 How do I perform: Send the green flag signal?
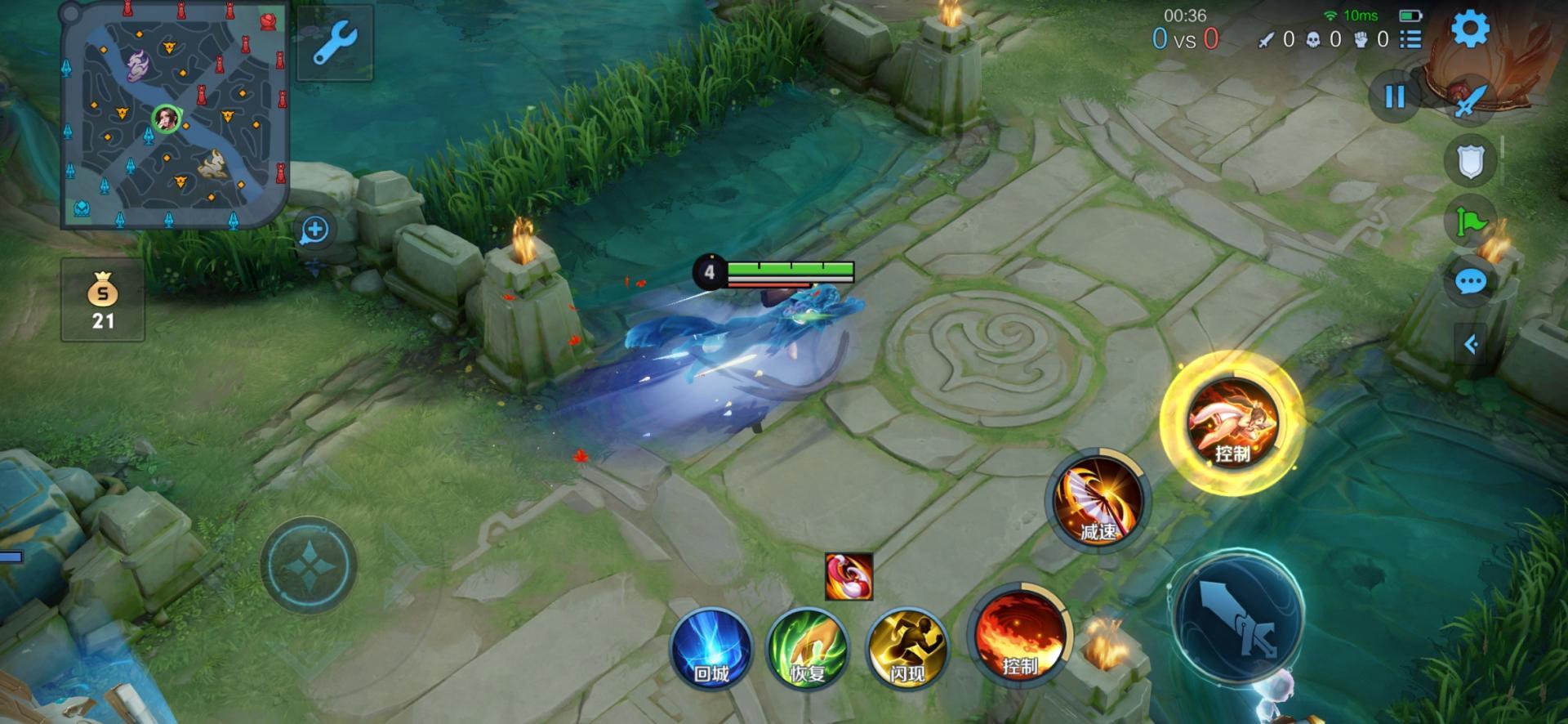[1470, 221]
